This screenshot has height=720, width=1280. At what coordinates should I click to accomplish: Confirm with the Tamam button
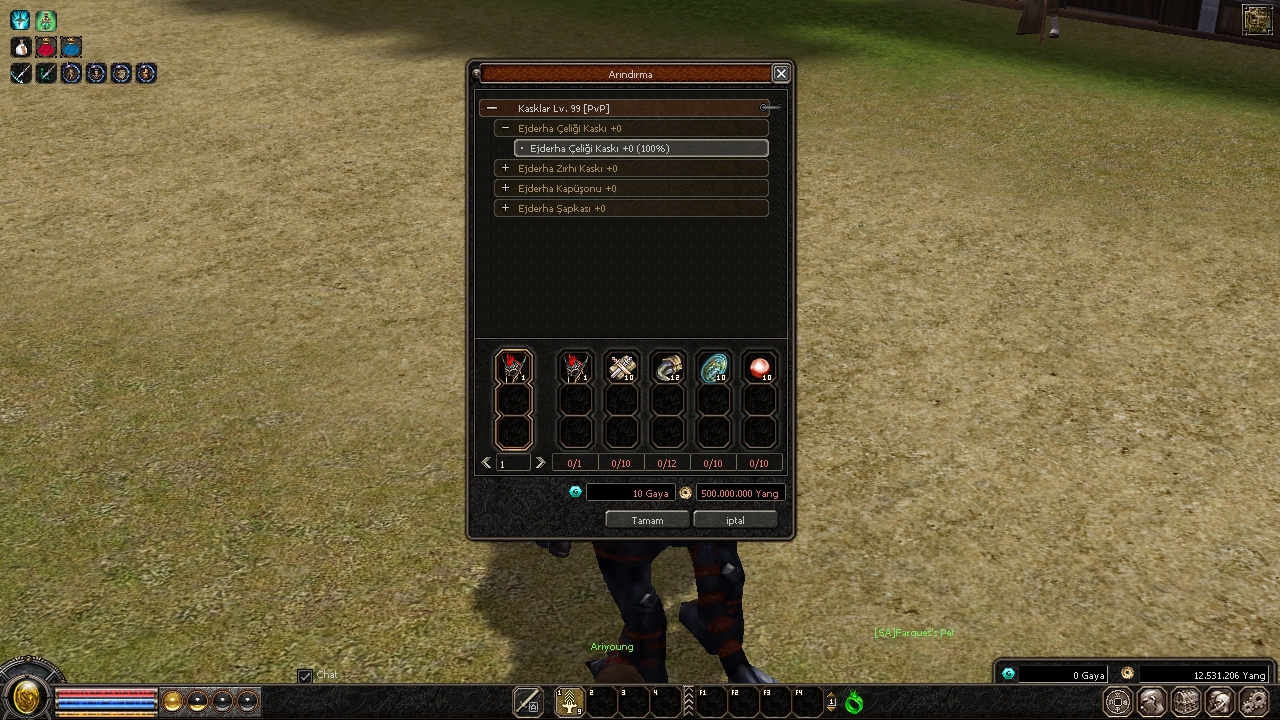coord(647,520)
